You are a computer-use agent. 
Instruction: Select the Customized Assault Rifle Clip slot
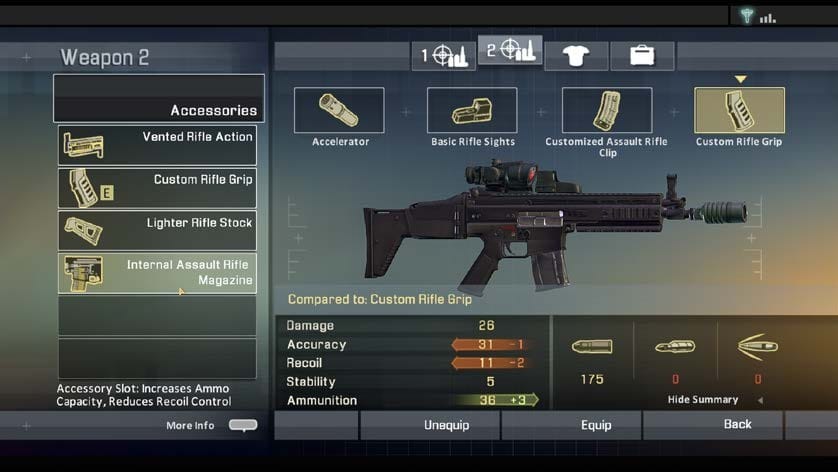607,111
